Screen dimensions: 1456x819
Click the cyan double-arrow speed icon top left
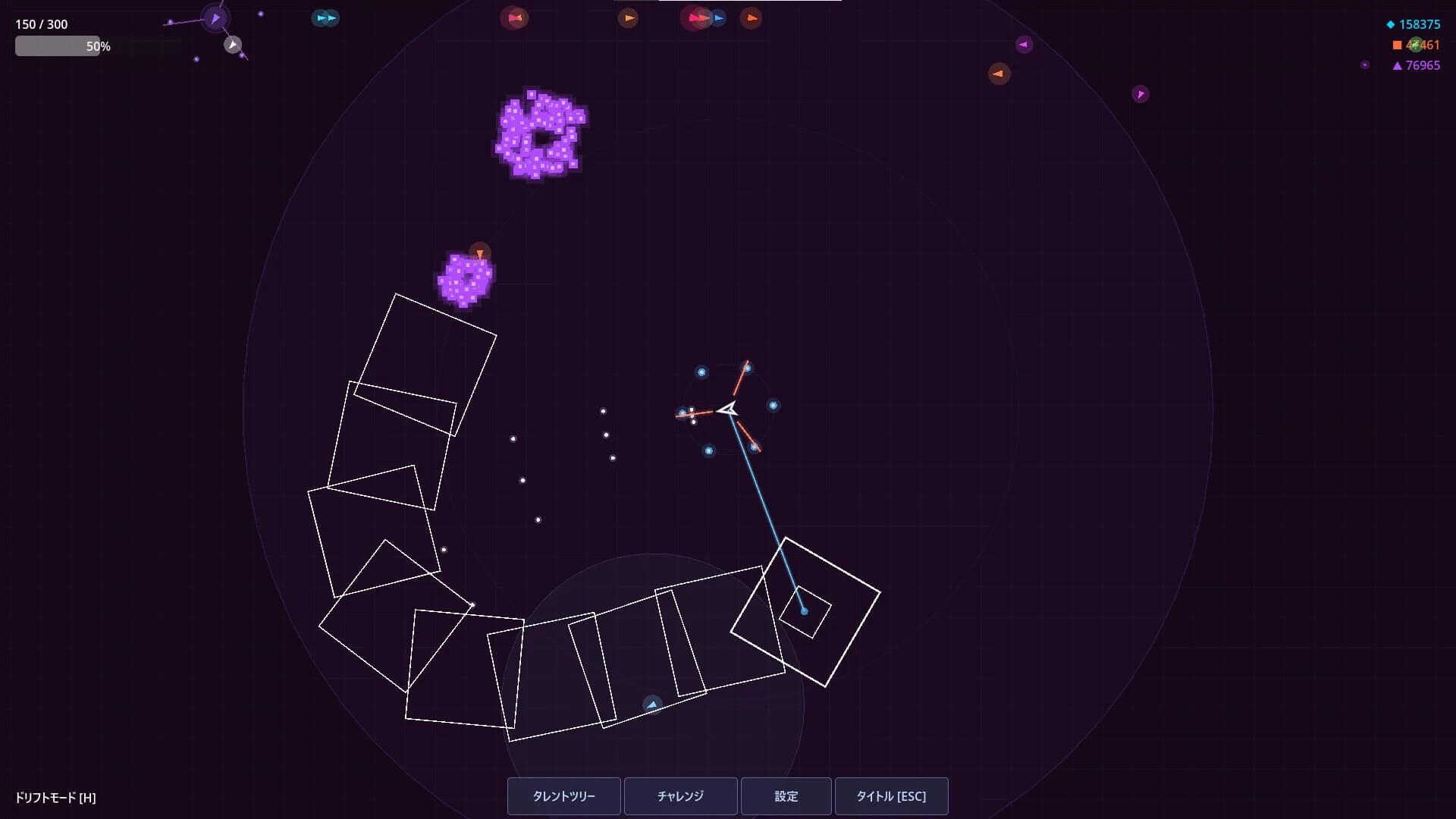tap(325, 18)
